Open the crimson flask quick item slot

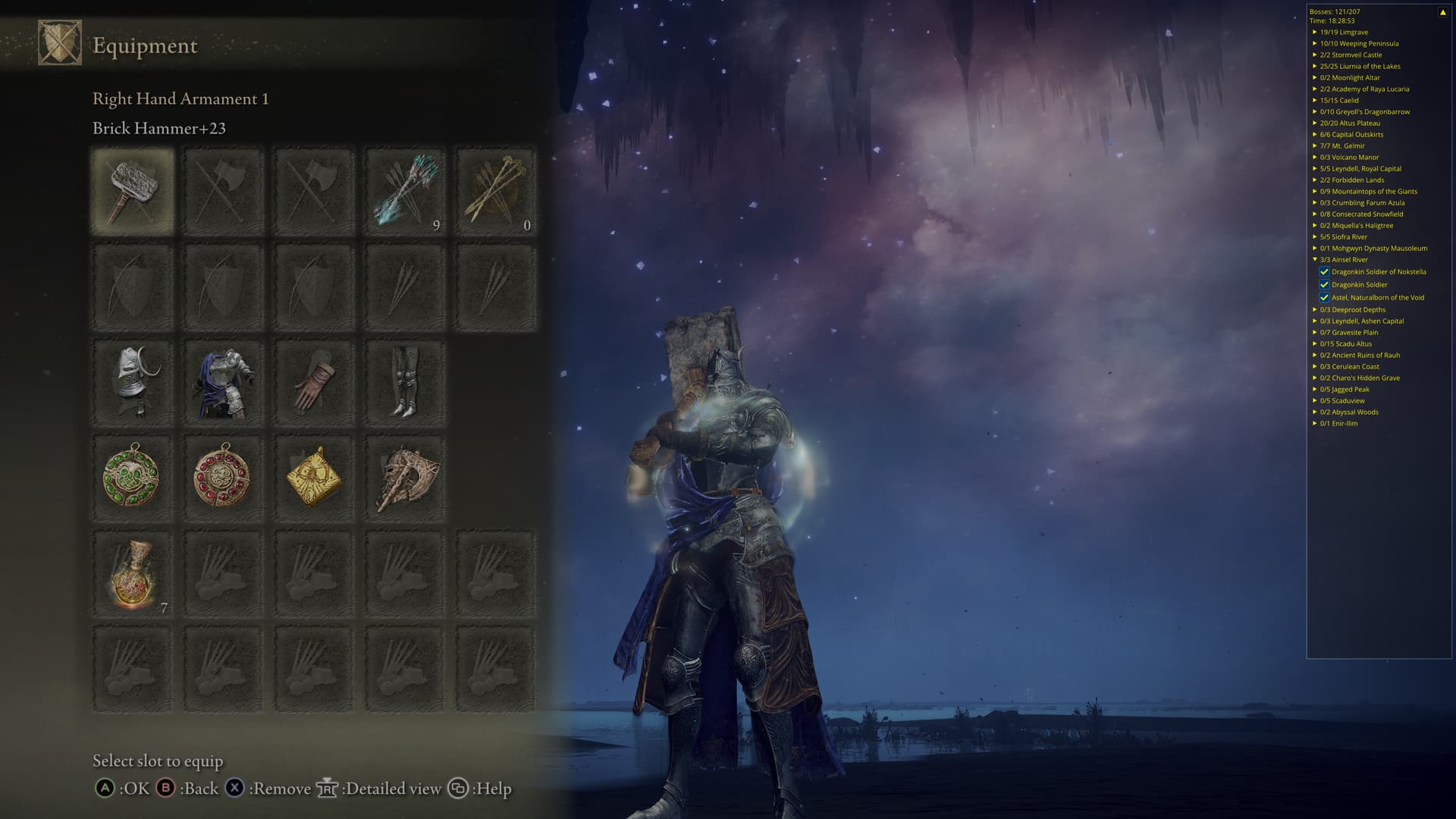pyautogui.click(x=133, y=574)
